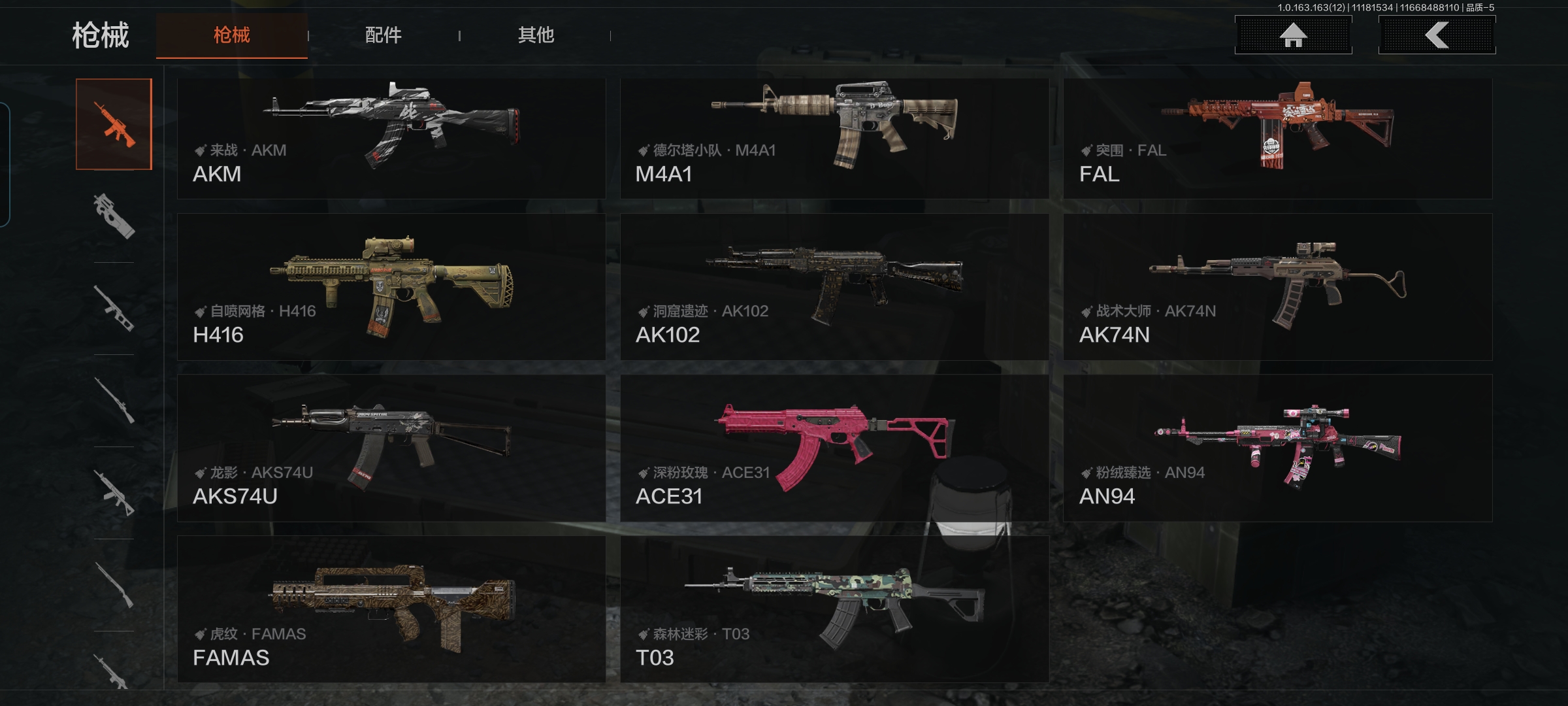Switch to the 枪械 tab

(x=231, y=35)
